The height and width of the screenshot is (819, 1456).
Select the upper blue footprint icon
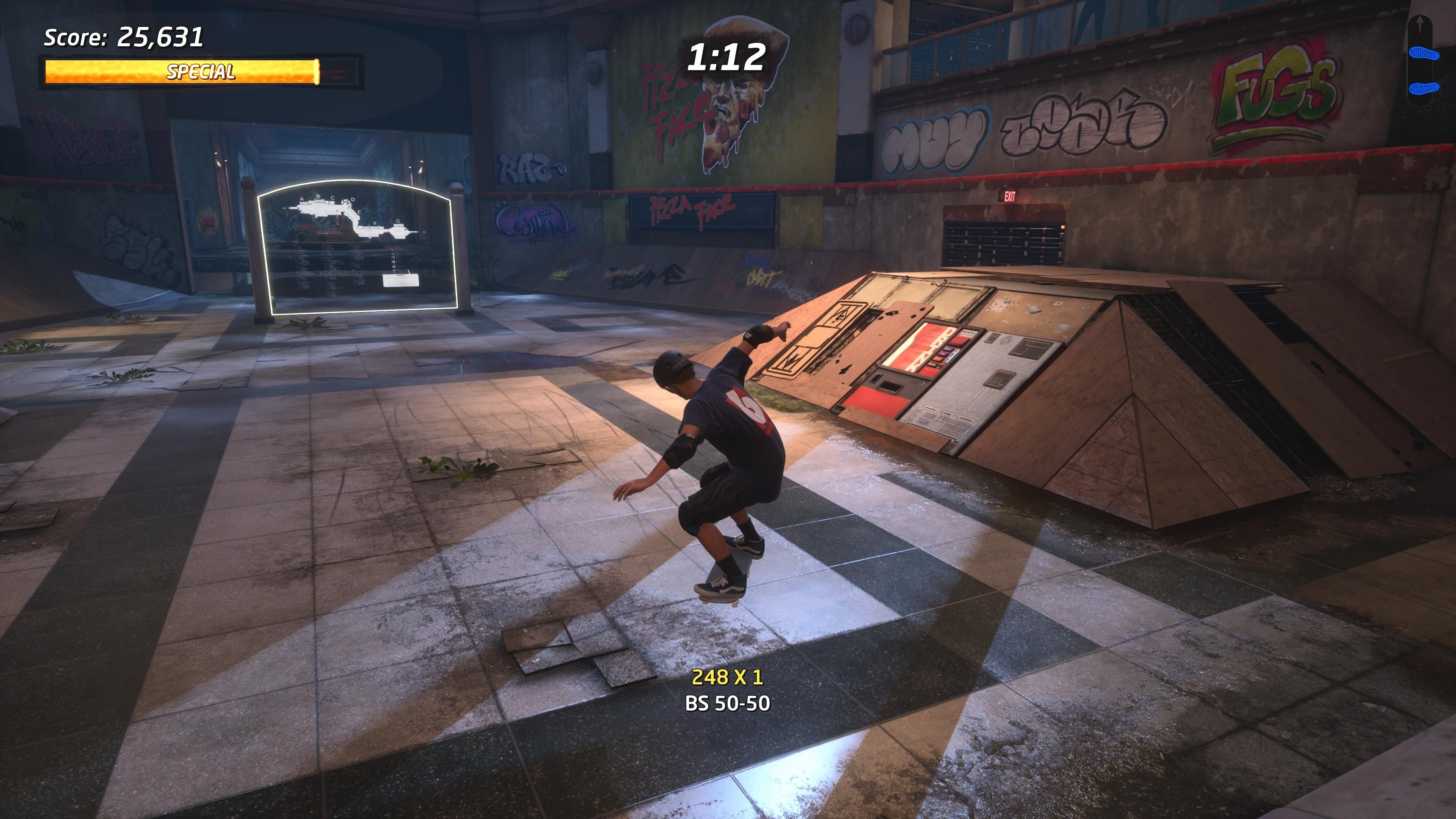tap(1425, 53)
